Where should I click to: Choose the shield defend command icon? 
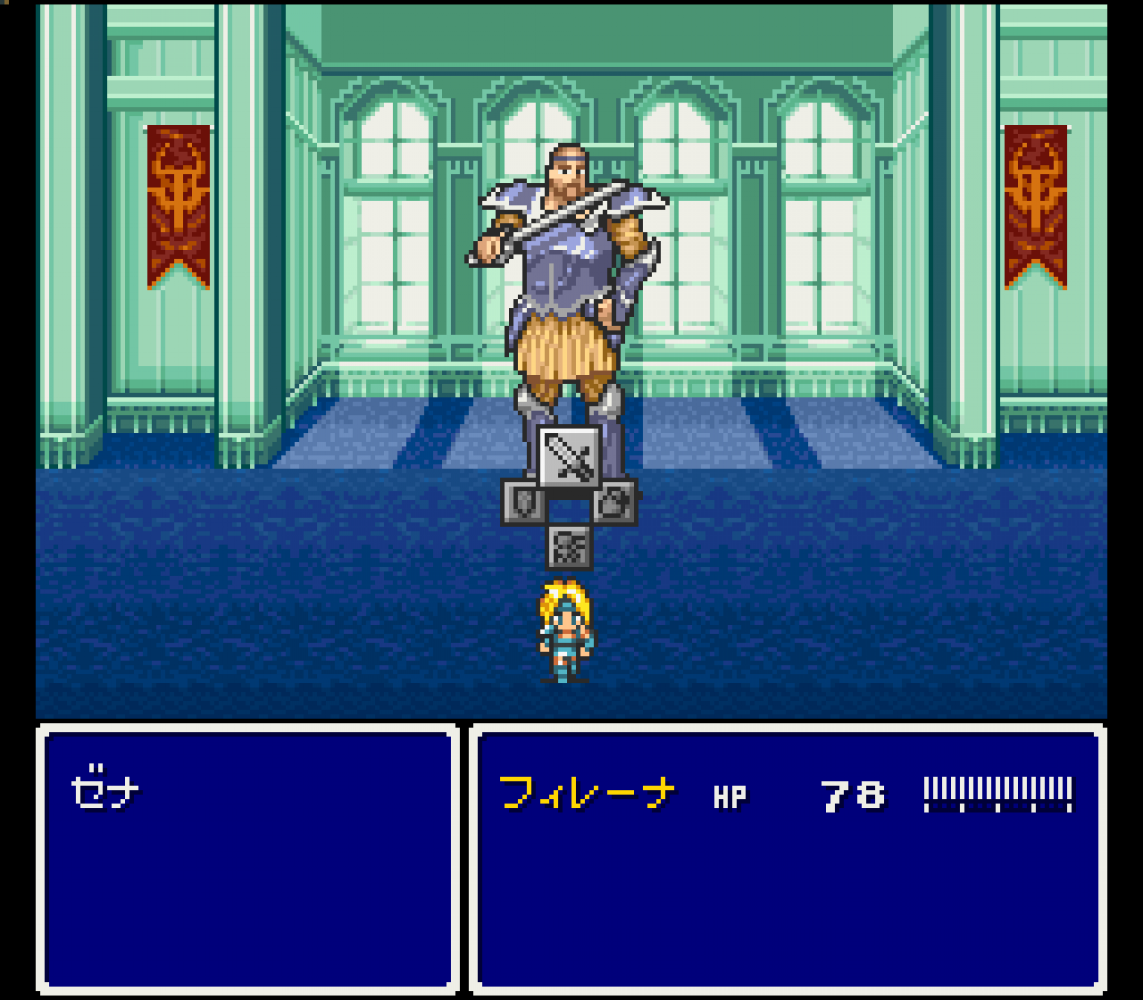522,502
